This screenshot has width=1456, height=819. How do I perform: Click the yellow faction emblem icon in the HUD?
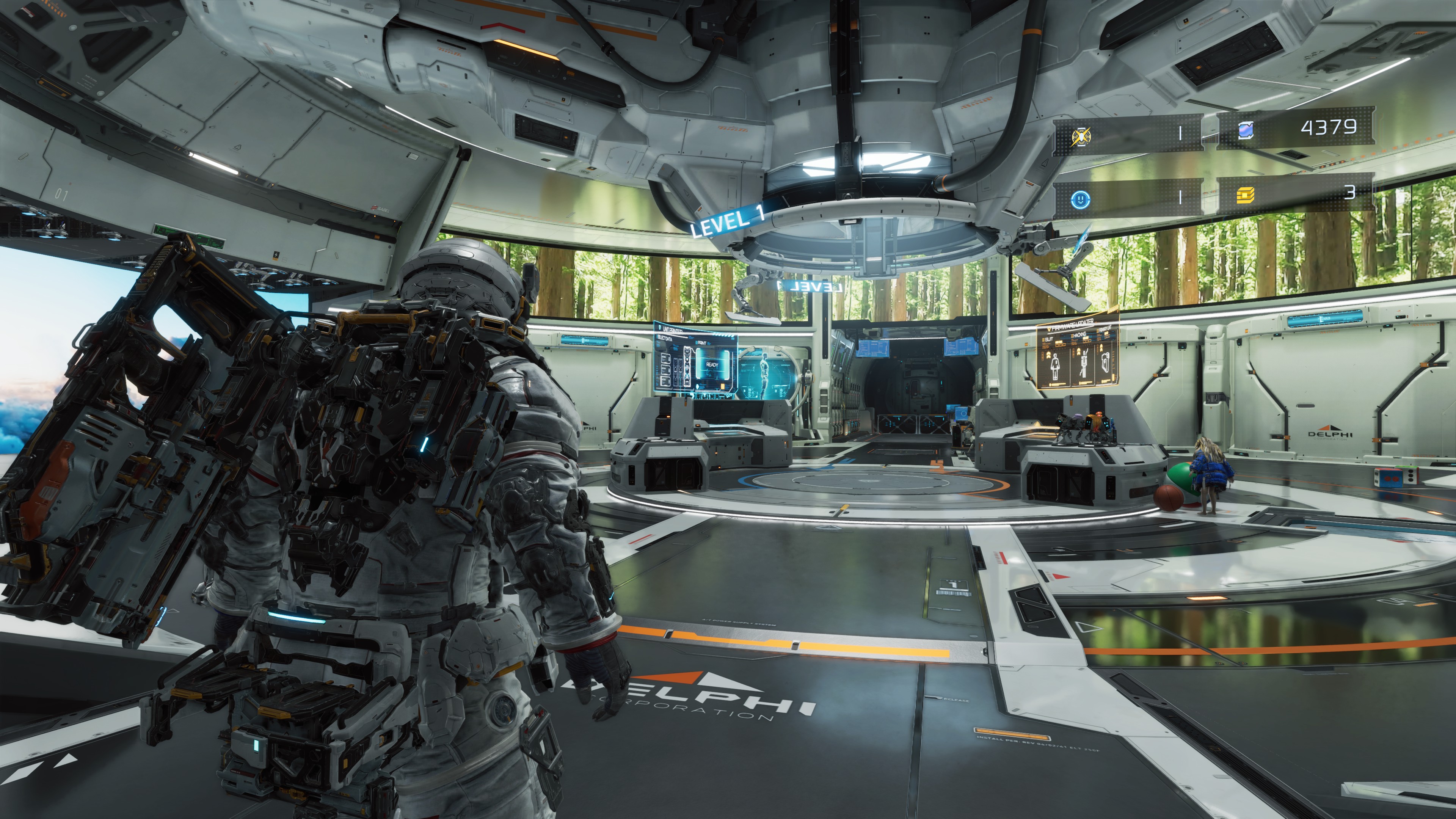(x=1081, y=137)
